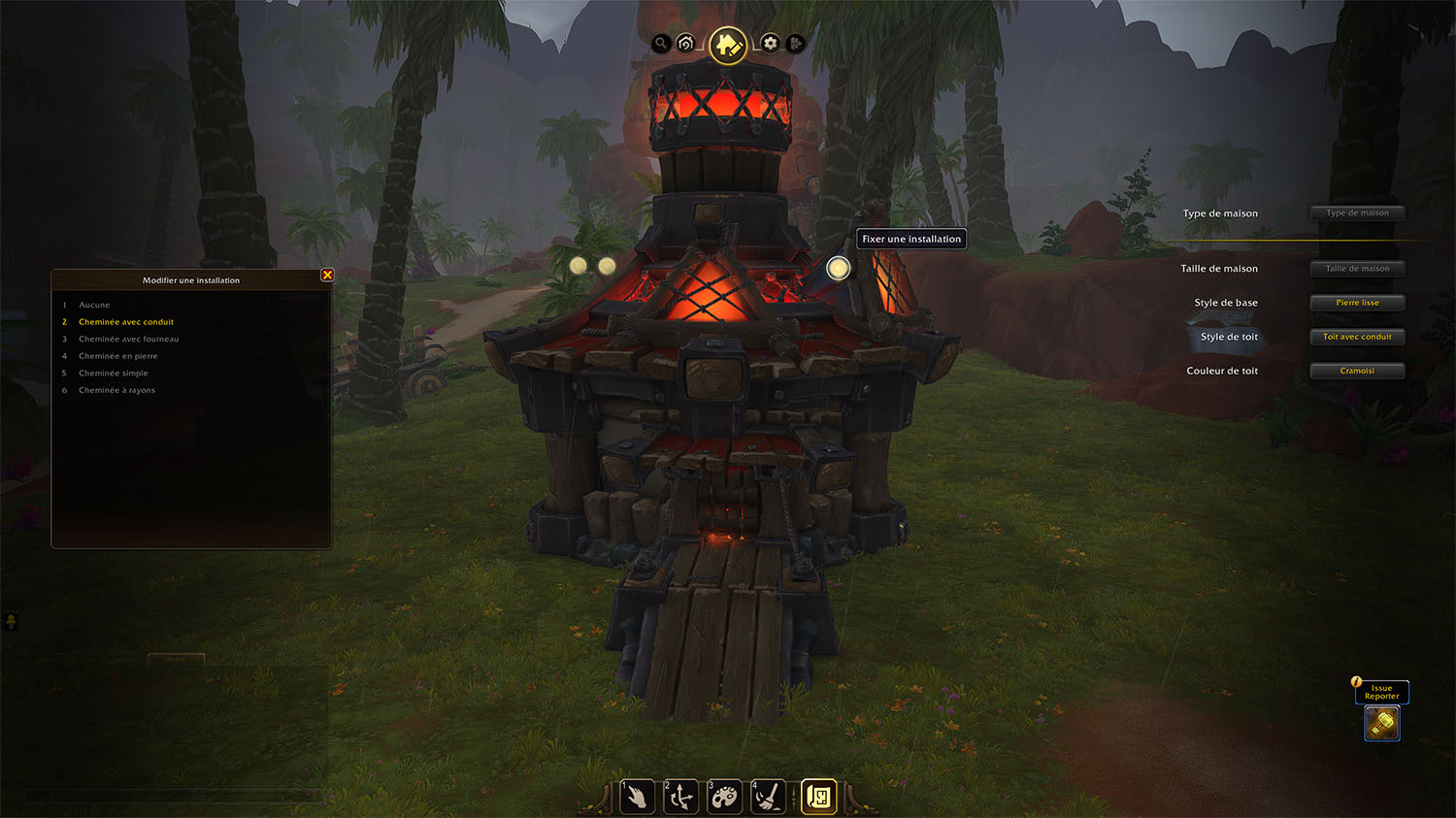1456x818 pixels.
Task: Change base style from Pierre lisse
Action: click(x=1357, y=303)
